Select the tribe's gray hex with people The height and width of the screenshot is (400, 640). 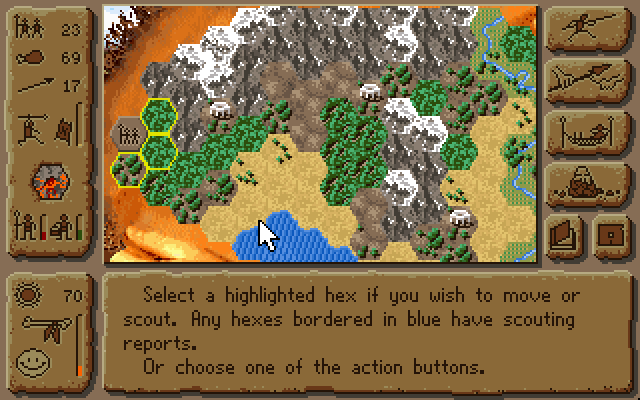pos(127,134)
